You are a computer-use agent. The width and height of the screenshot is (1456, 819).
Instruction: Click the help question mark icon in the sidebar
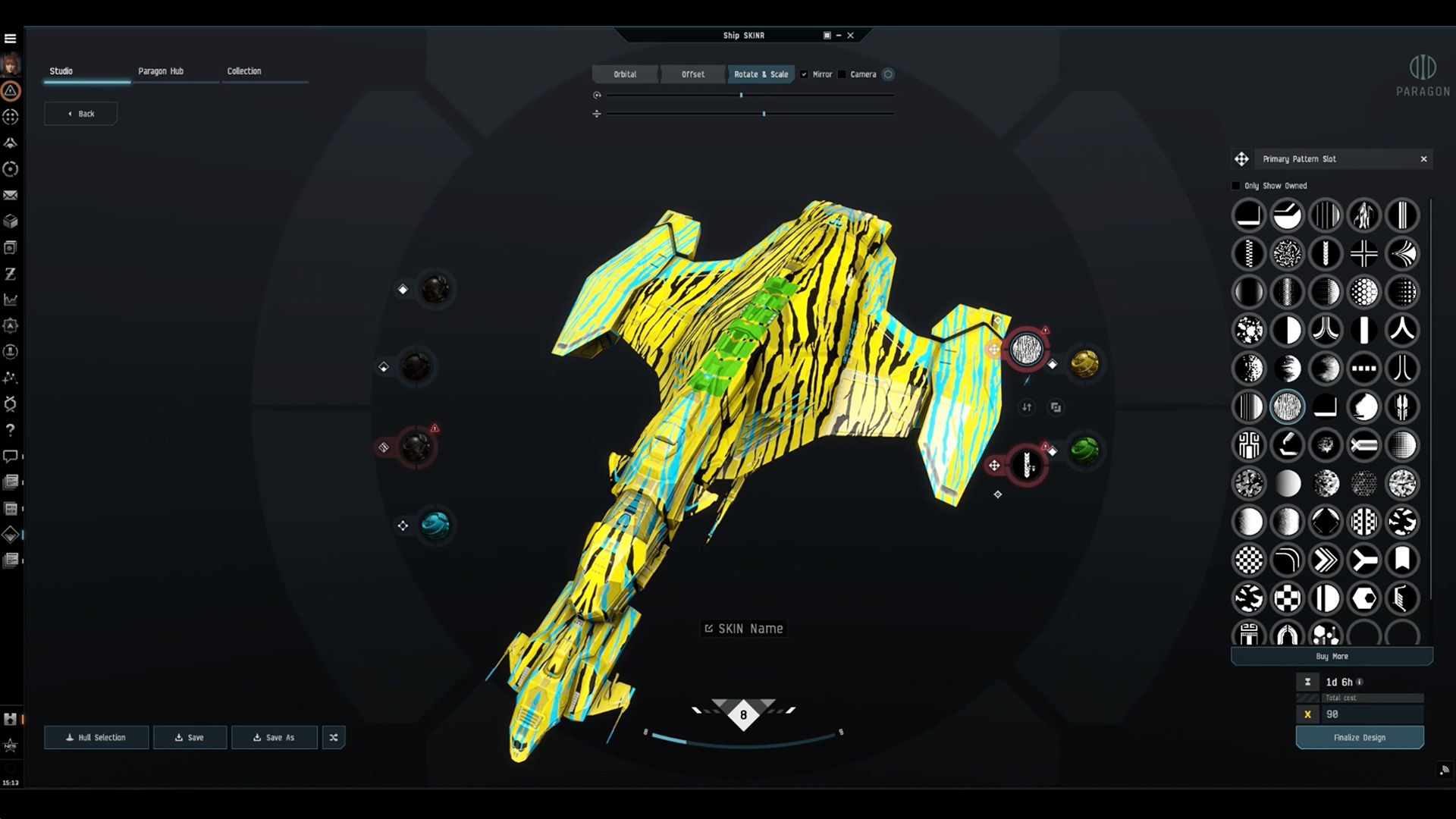[x=11, y=430]
